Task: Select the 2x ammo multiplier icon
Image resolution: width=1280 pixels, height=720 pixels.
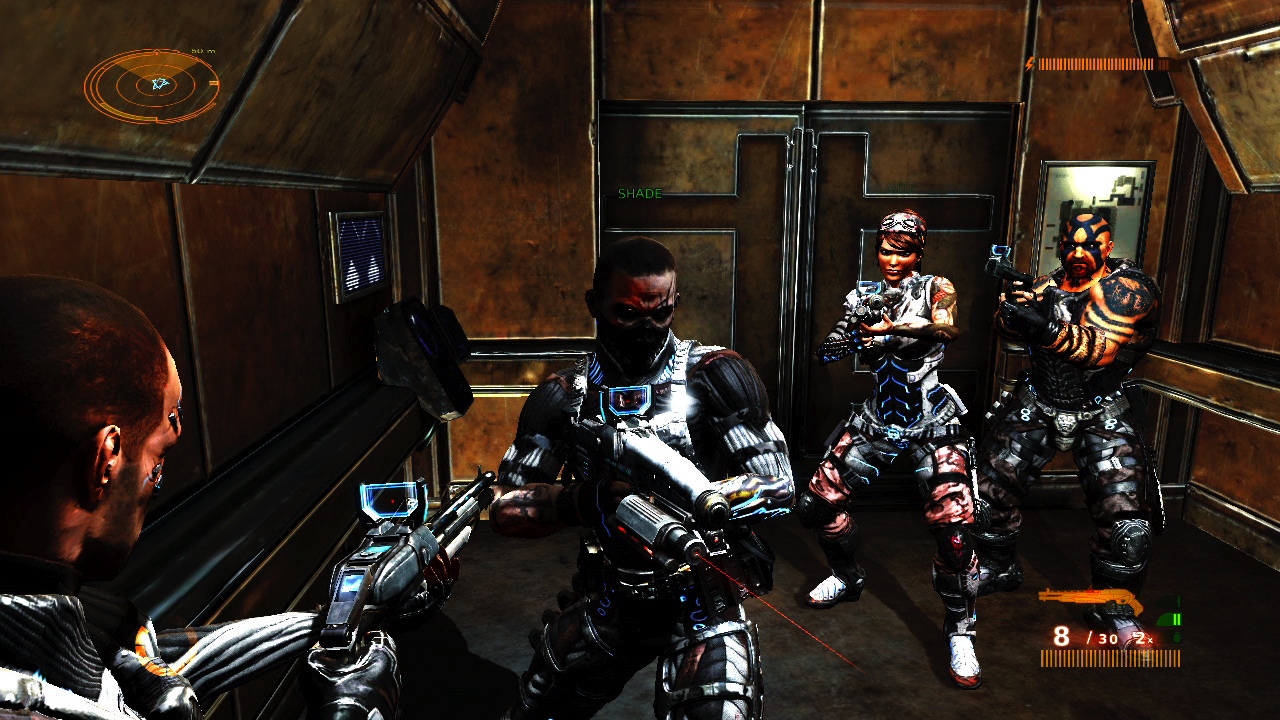Action: pyautogui.click(x=1142, y=638)
